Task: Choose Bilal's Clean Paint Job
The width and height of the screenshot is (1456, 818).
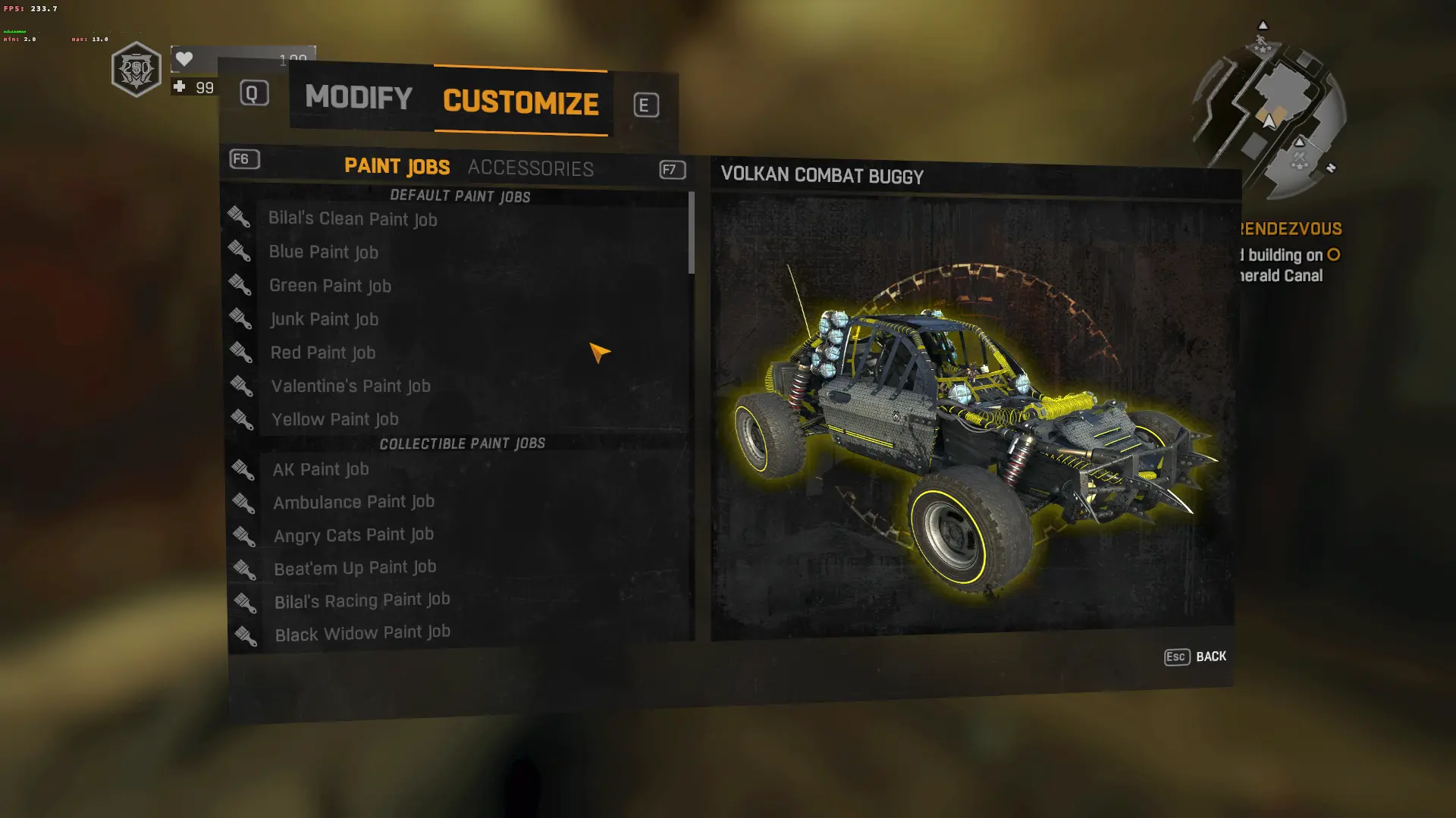Action: [353, 219]
